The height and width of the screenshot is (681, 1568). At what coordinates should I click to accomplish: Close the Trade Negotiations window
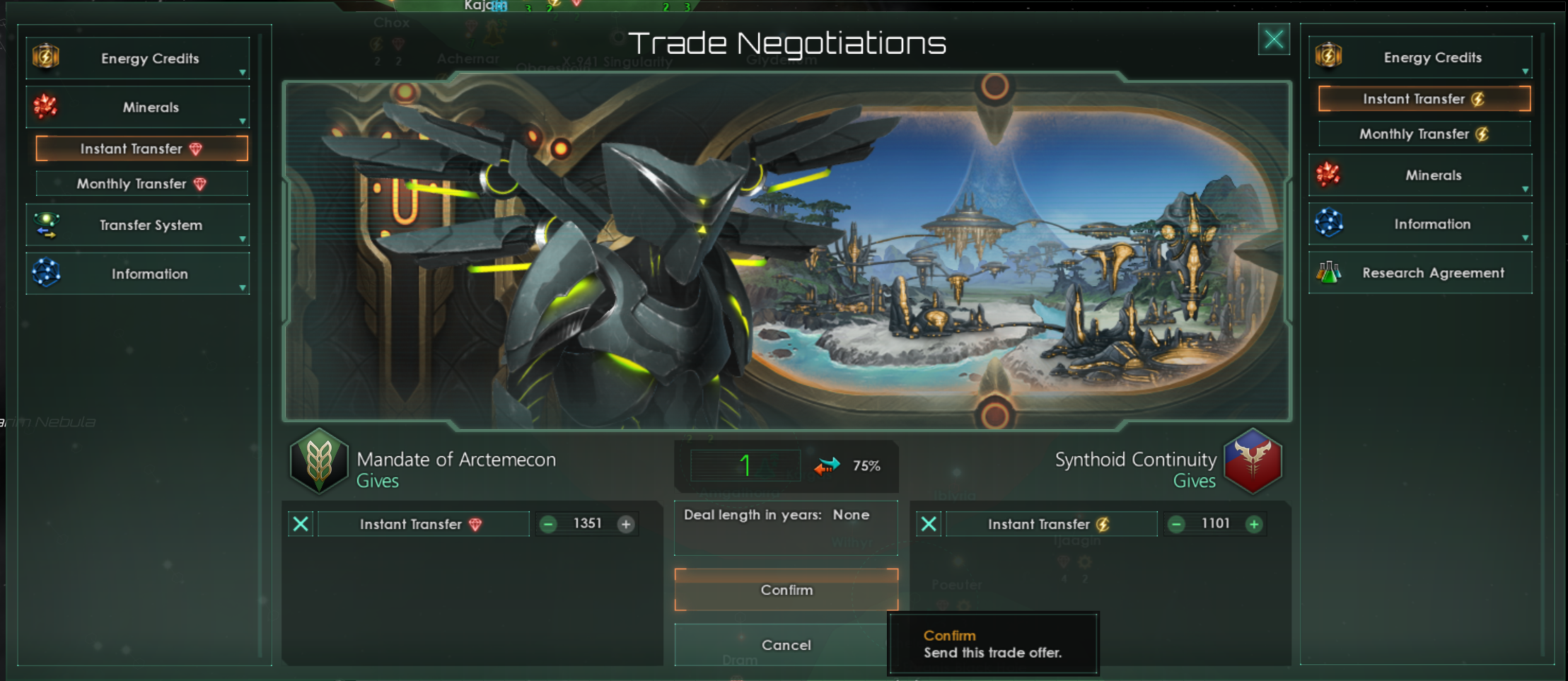click(1273, 40)
